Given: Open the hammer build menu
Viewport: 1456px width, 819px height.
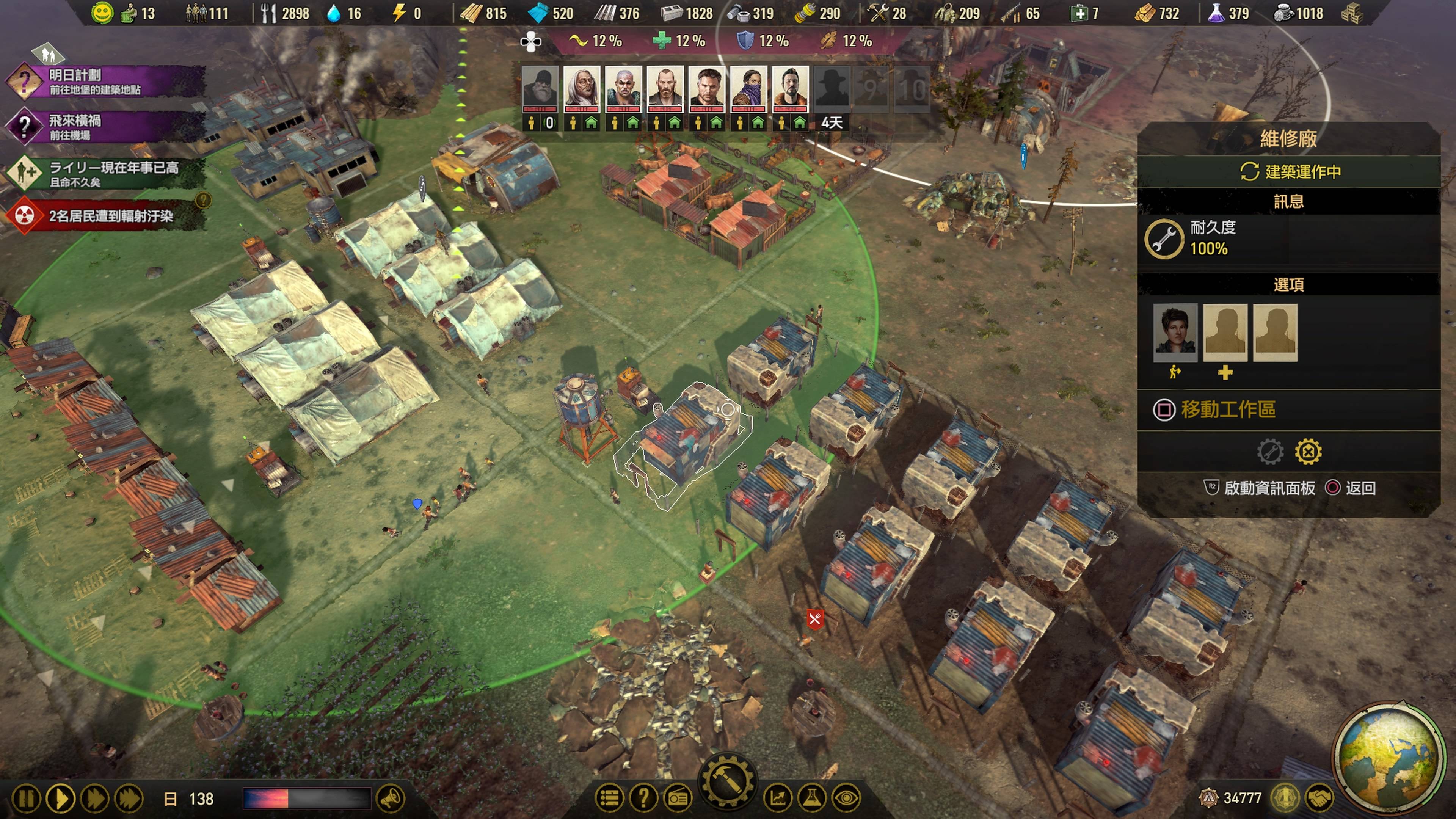Looking at the screenshot, I should [728, 783].
